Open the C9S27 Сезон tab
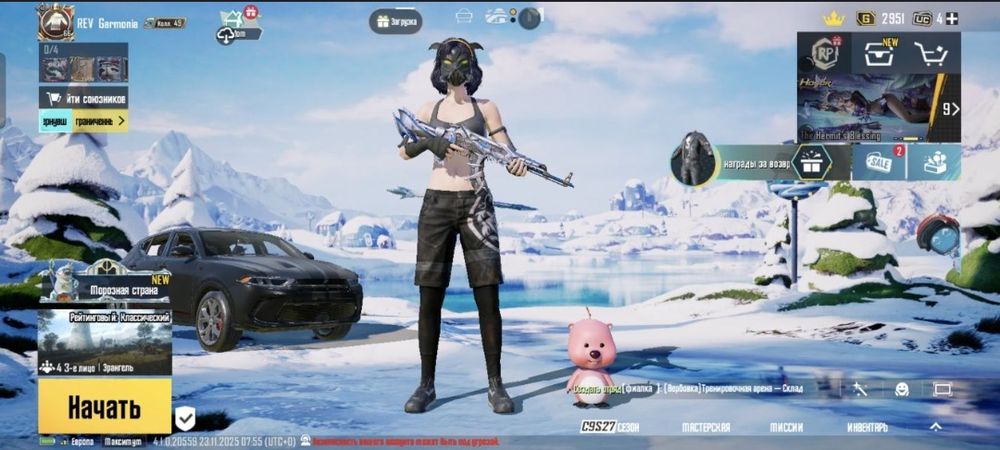 tap(610, 427)
